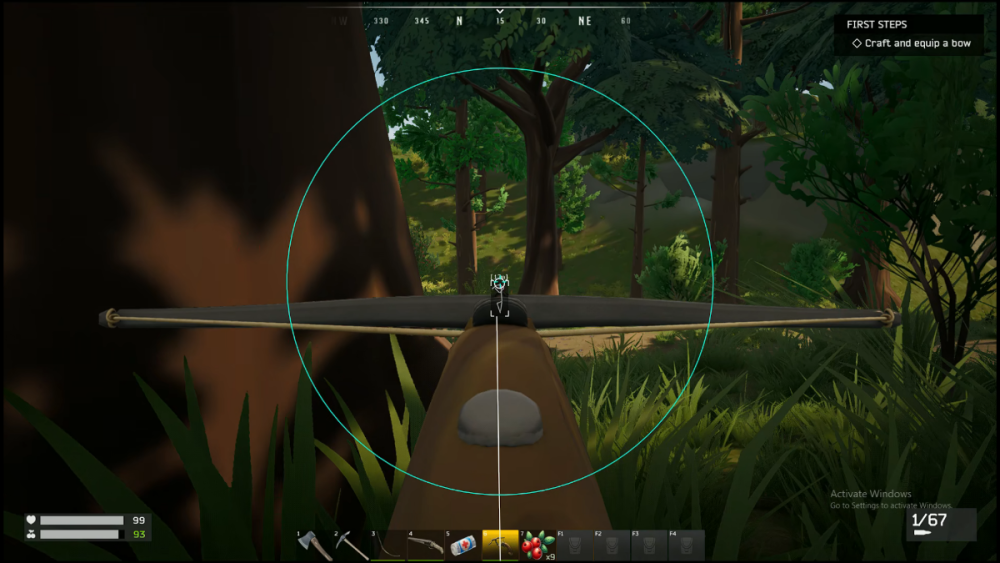The image size is (1000, 563).
Task: Use the bandage in hotbar slot 5
Action: click(x=463, y=545)
